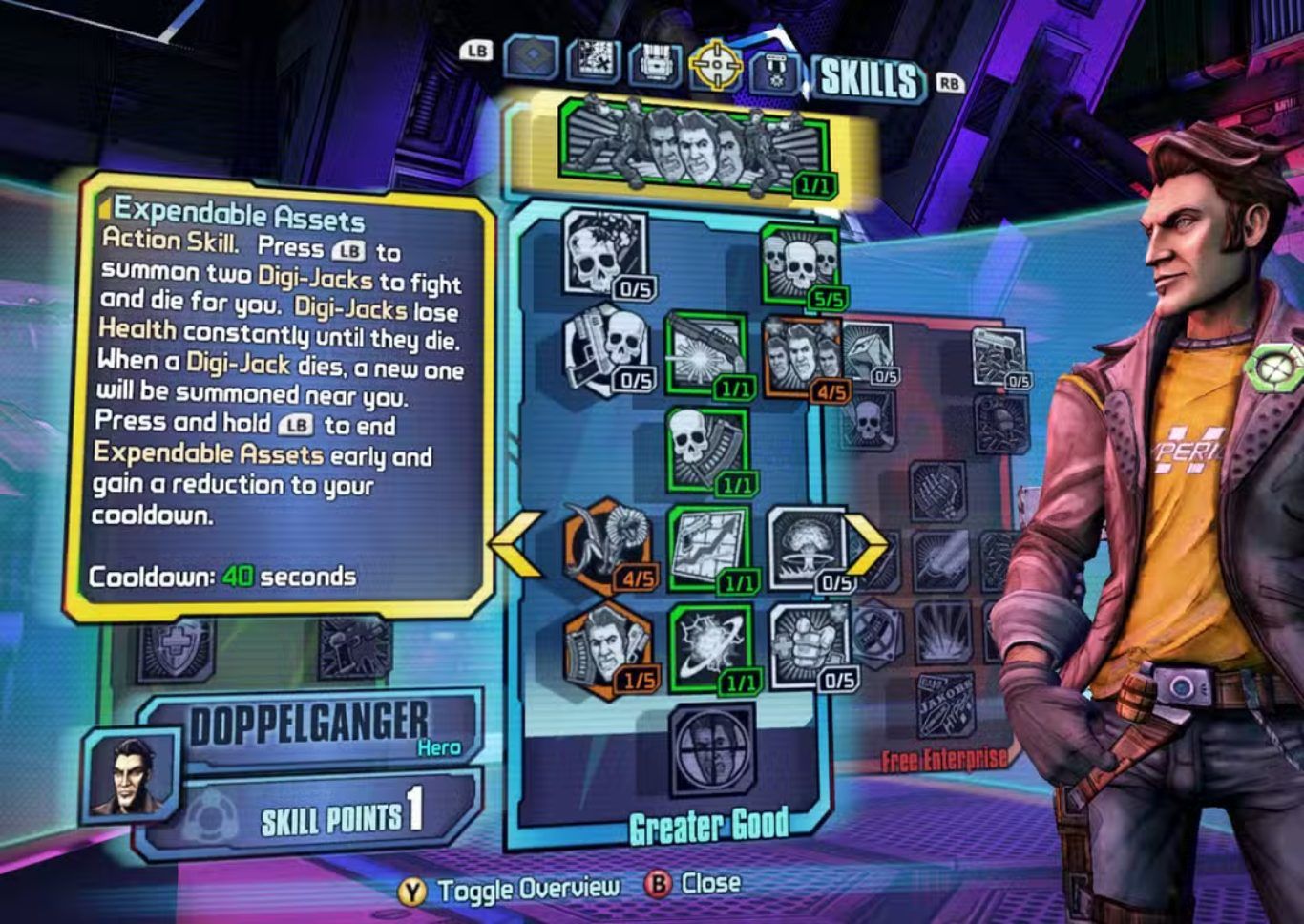This screenshot has height=924, width=1304.
Task: Choose the exploding skull skill at 0/5
Action: click(602, 253)
